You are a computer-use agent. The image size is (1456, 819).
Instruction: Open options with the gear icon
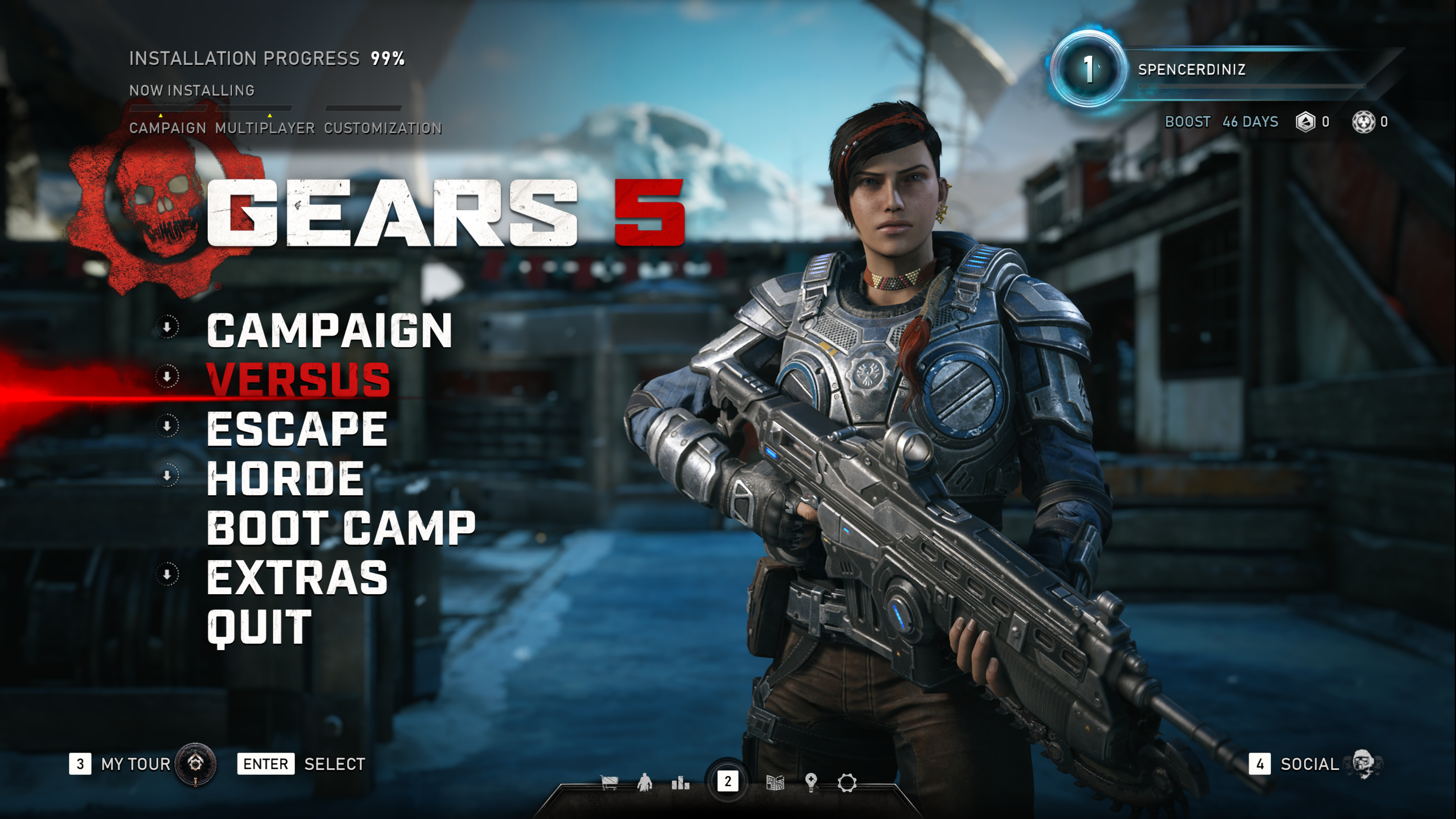847,783
